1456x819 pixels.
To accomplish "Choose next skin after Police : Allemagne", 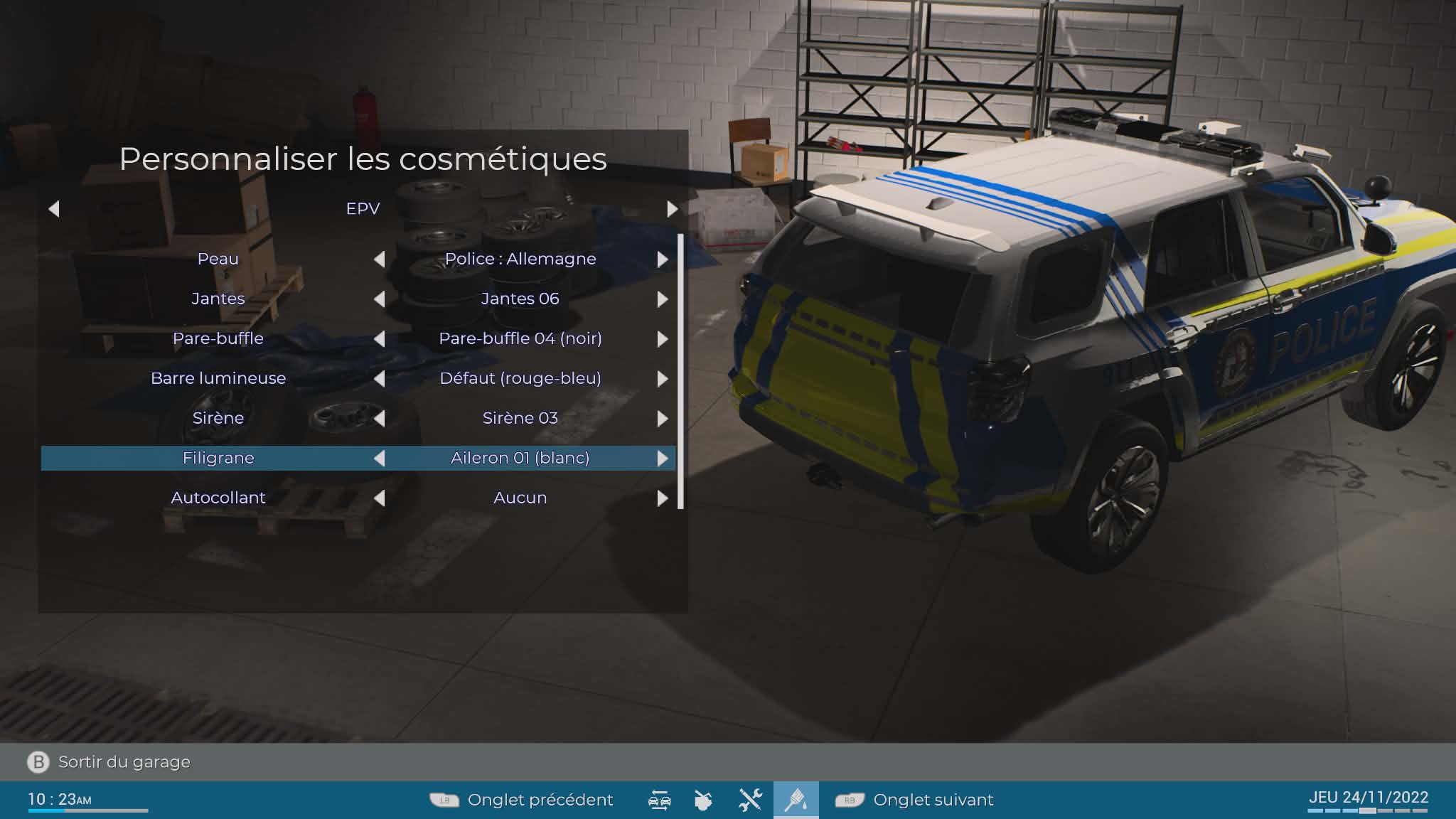I will (663, 259).
